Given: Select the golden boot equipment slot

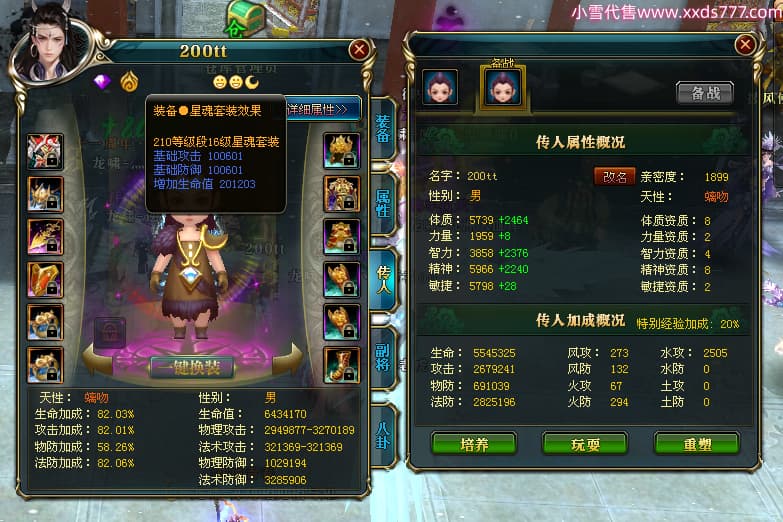Looking at the screenshot, I should point(341,366).
